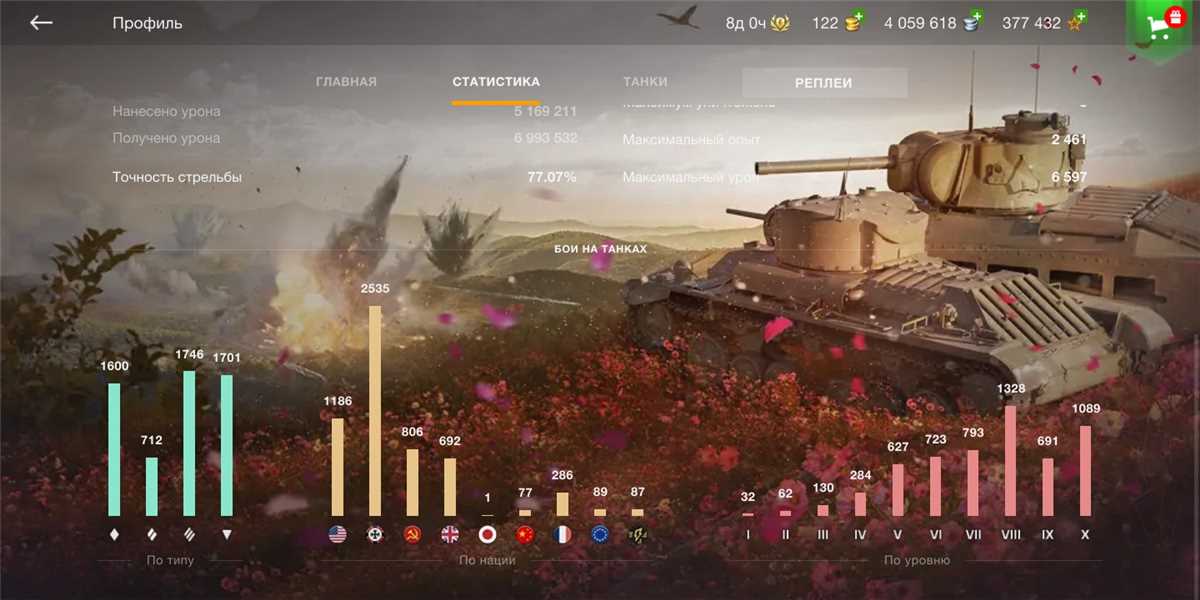Go back using the arrow button
Viewport: 1200px width, 600px height.
(x=41, y=23)
